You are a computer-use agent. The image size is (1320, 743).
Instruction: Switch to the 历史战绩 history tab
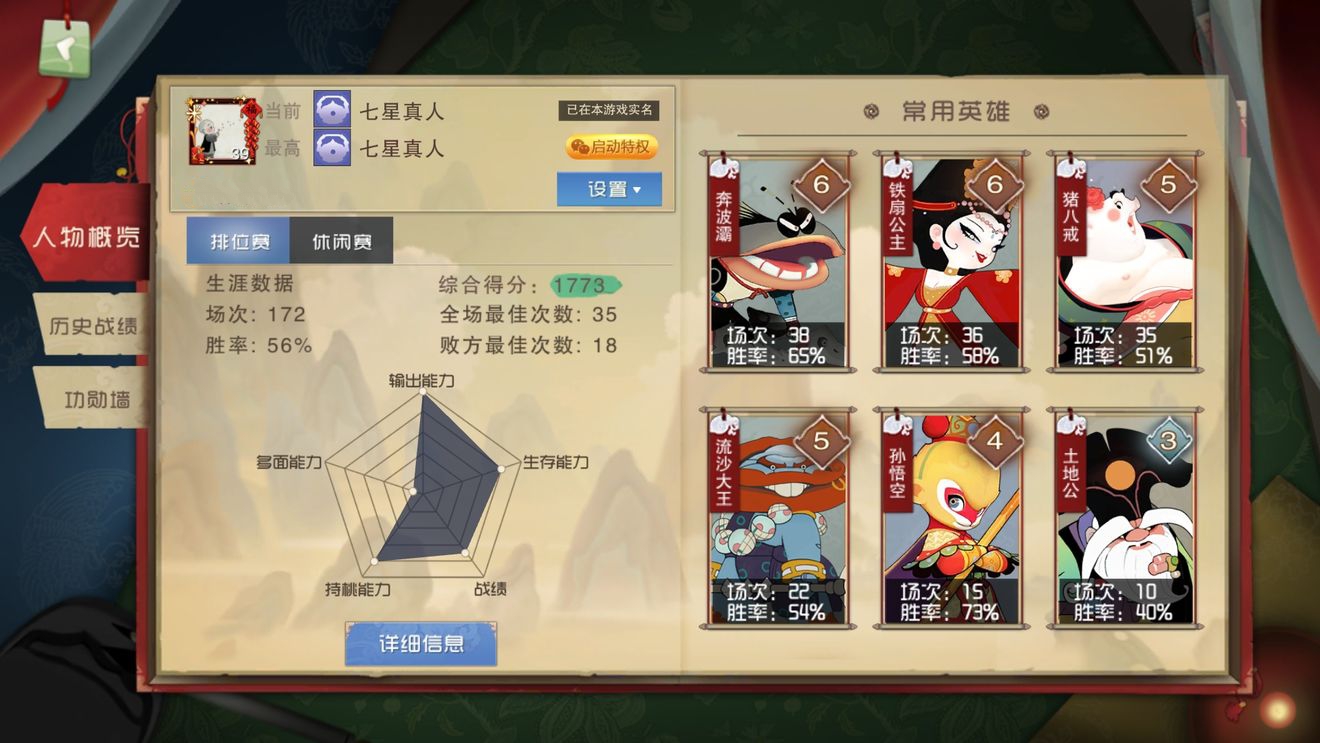coord(91,326)
